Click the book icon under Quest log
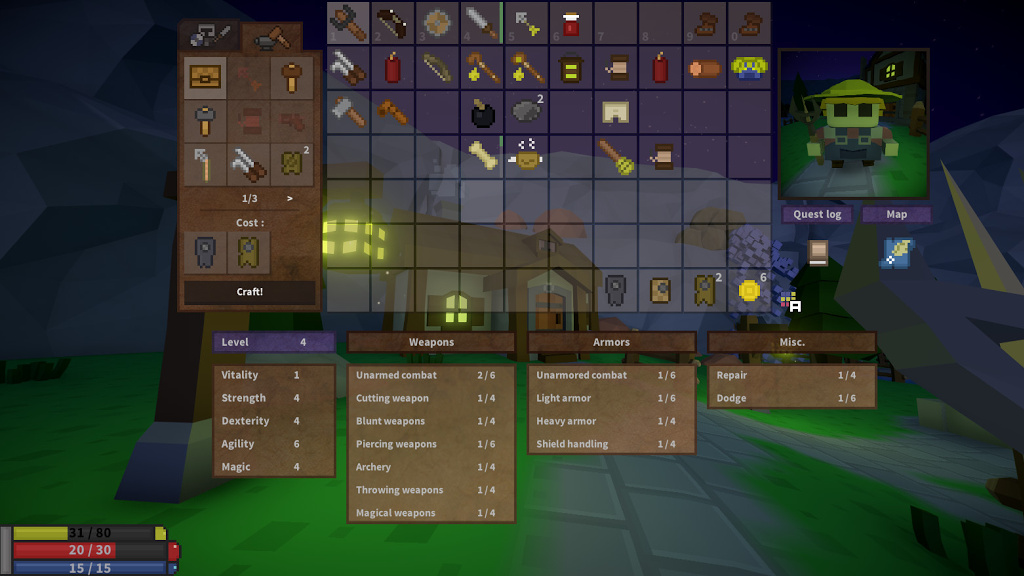Image resolution: width=1024 pixels, height=576 pixels. (x=817, y=252)
